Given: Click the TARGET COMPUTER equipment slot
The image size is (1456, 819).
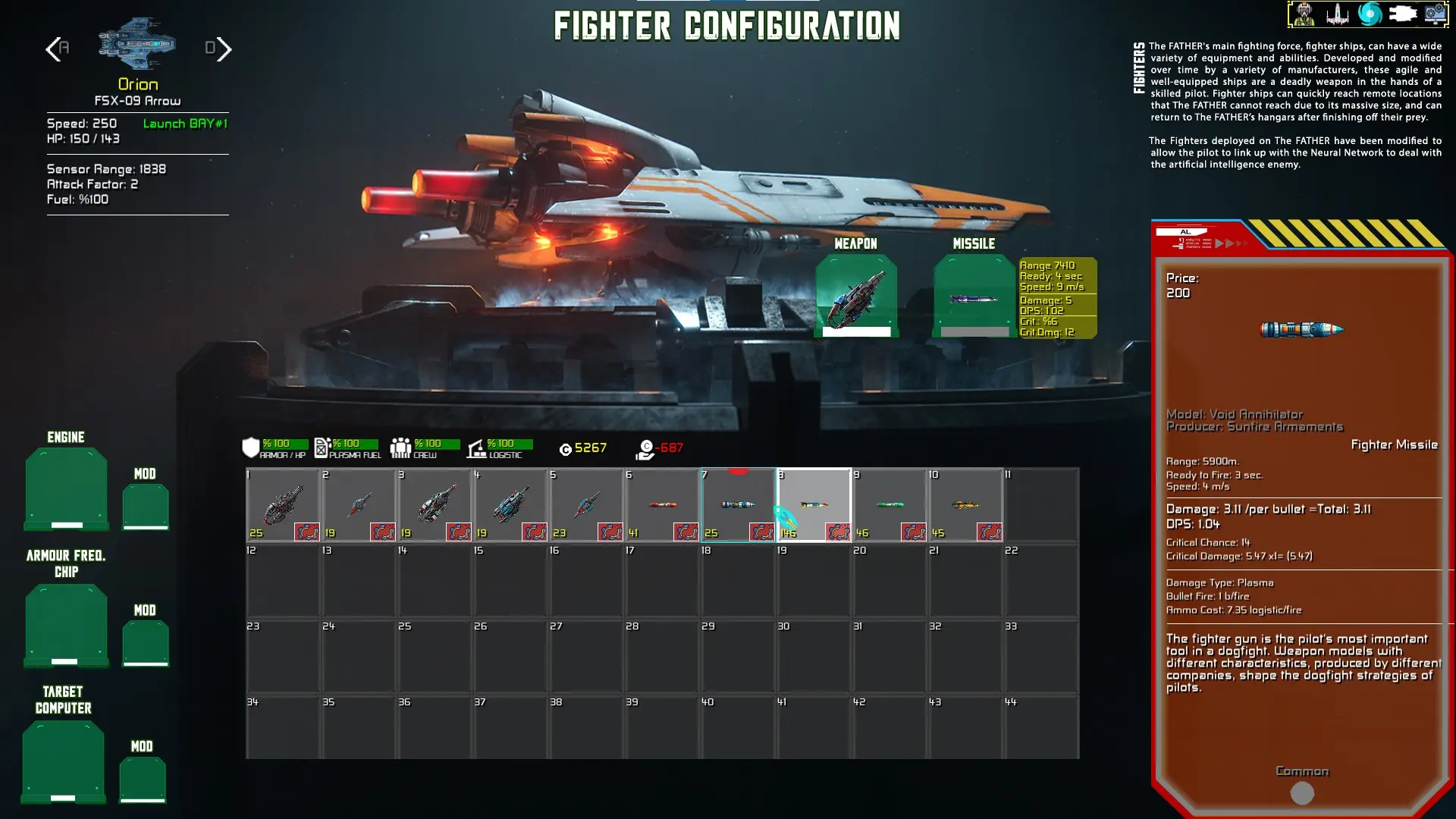Looking at the screenshot, I should pos(63,761).
